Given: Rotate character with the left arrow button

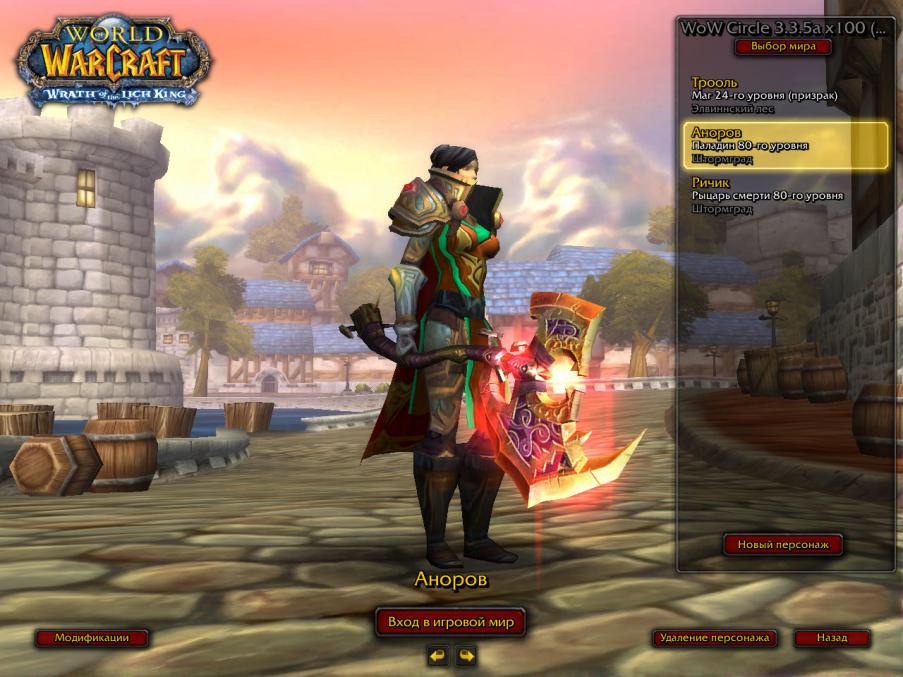Looking at the screenshot, I should tap(437, 656).
